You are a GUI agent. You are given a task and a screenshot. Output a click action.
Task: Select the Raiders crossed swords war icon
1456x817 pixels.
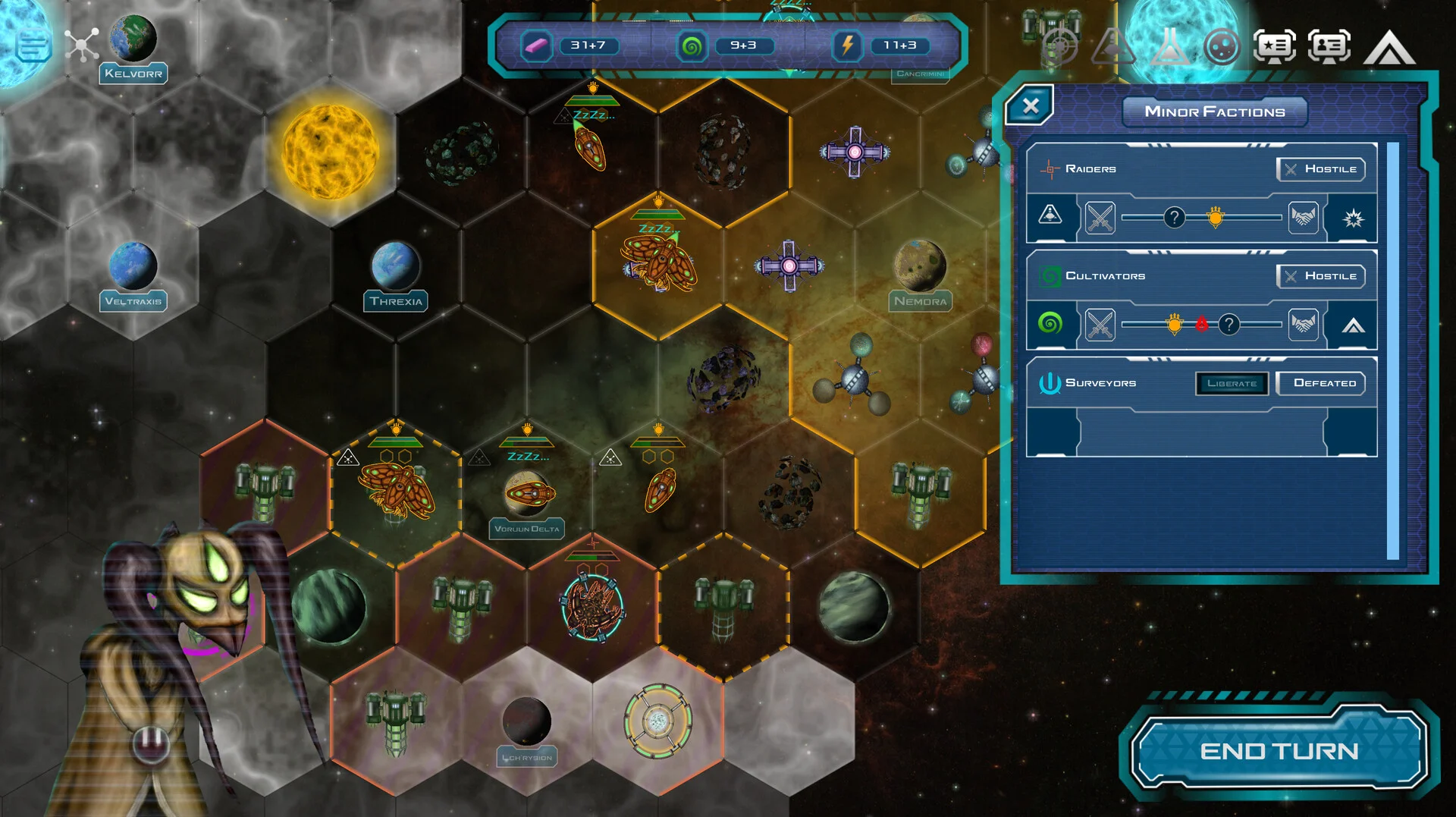click(x=1100, y=218)
